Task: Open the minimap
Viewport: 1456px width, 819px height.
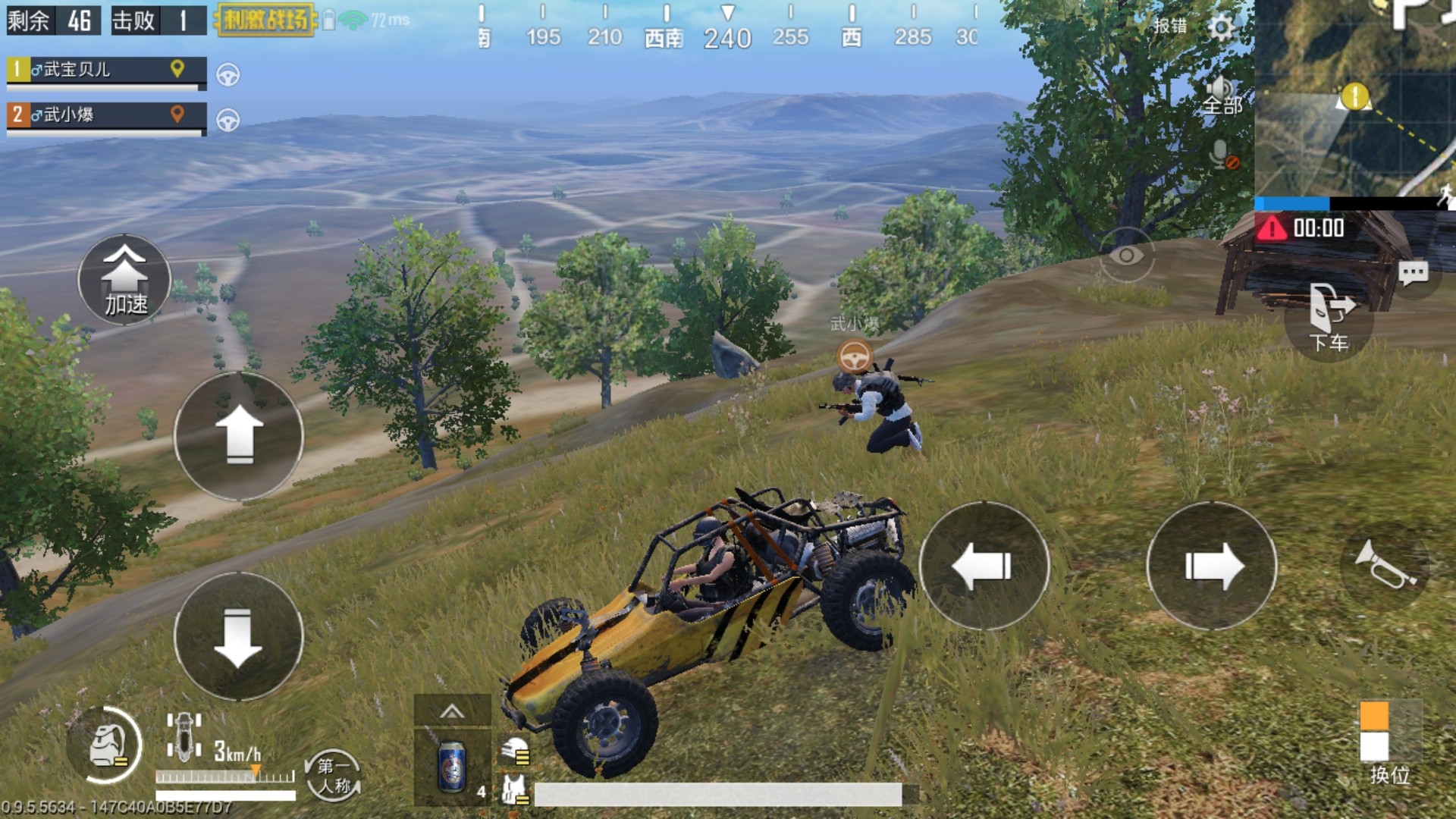Action: pos(1354,99)
